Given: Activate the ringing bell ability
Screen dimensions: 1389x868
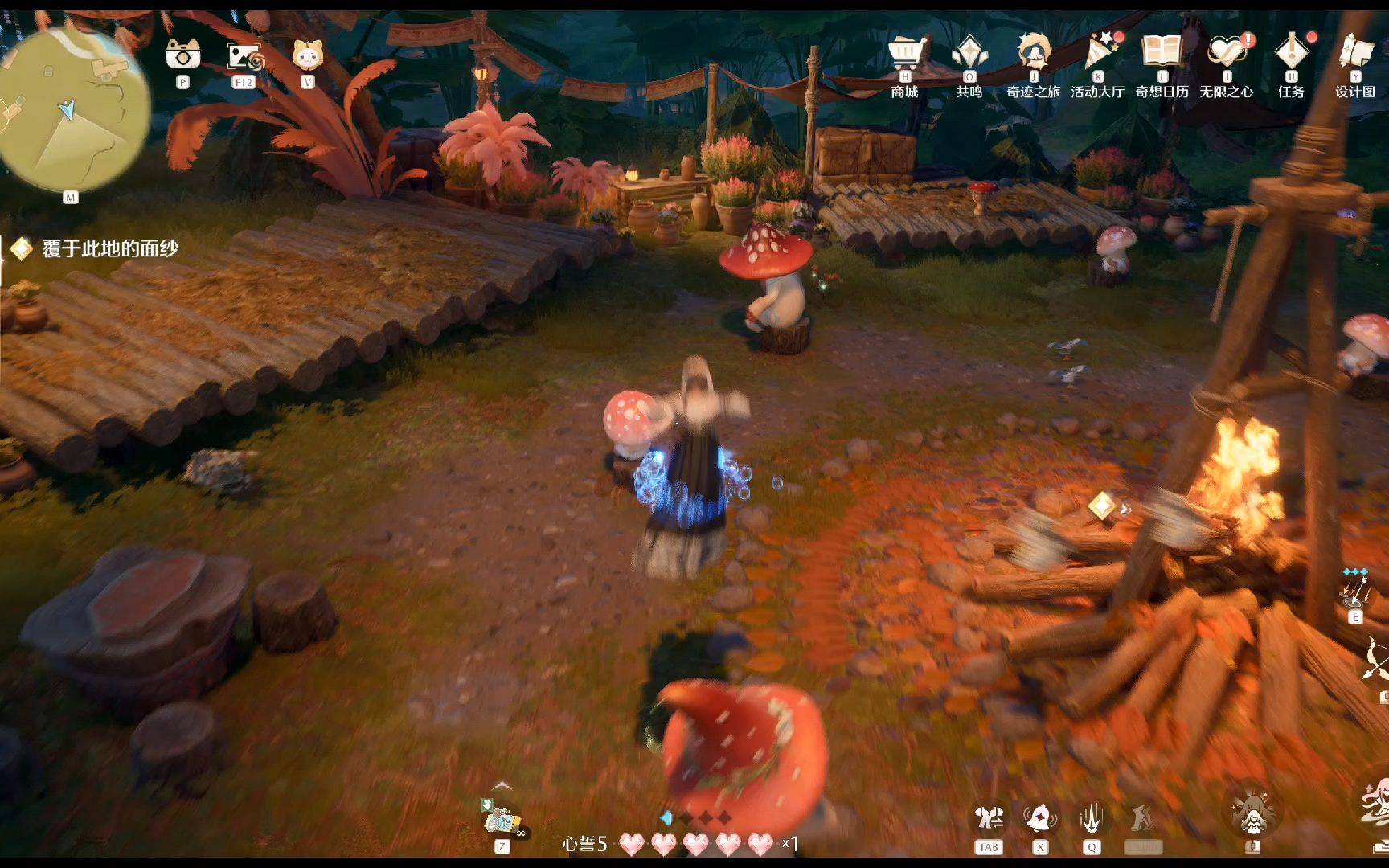Looking at the screenshot, I should [1040, 819].
